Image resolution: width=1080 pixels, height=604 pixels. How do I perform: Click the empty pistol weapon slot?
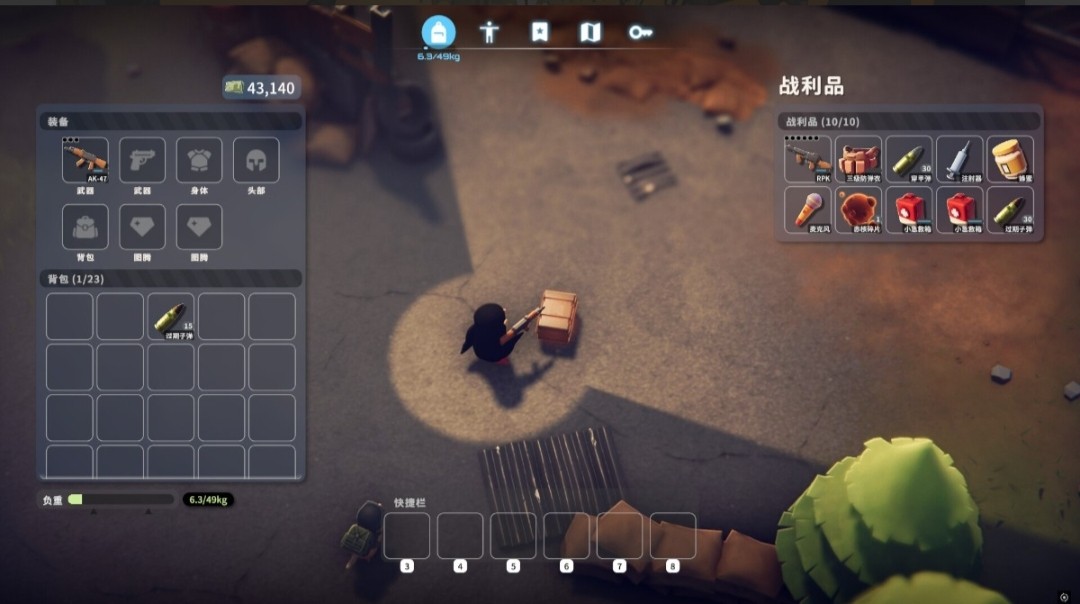pos(142,160)
